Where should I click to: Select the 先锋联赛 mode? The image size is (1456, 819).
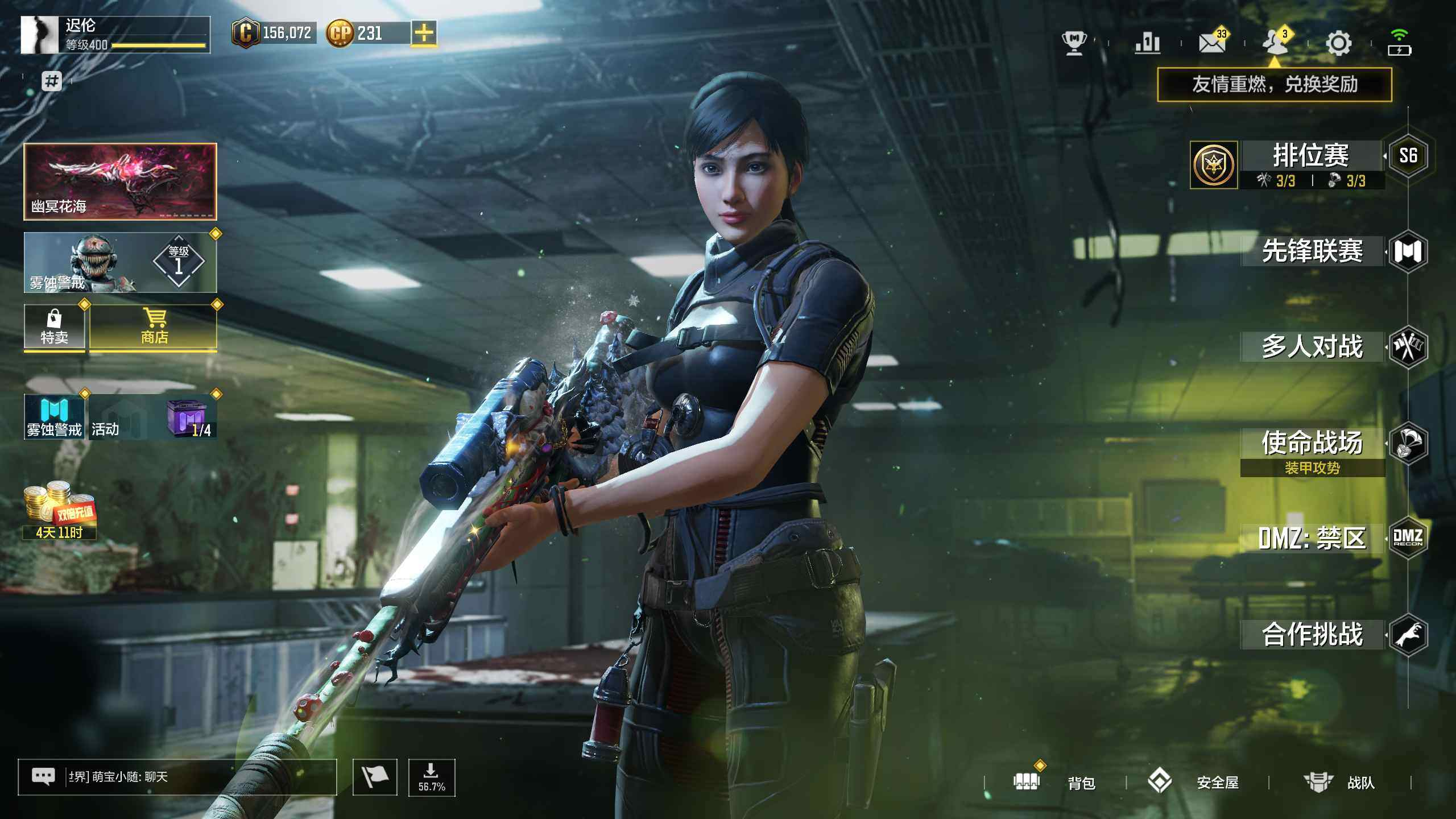coord(1312,251)
